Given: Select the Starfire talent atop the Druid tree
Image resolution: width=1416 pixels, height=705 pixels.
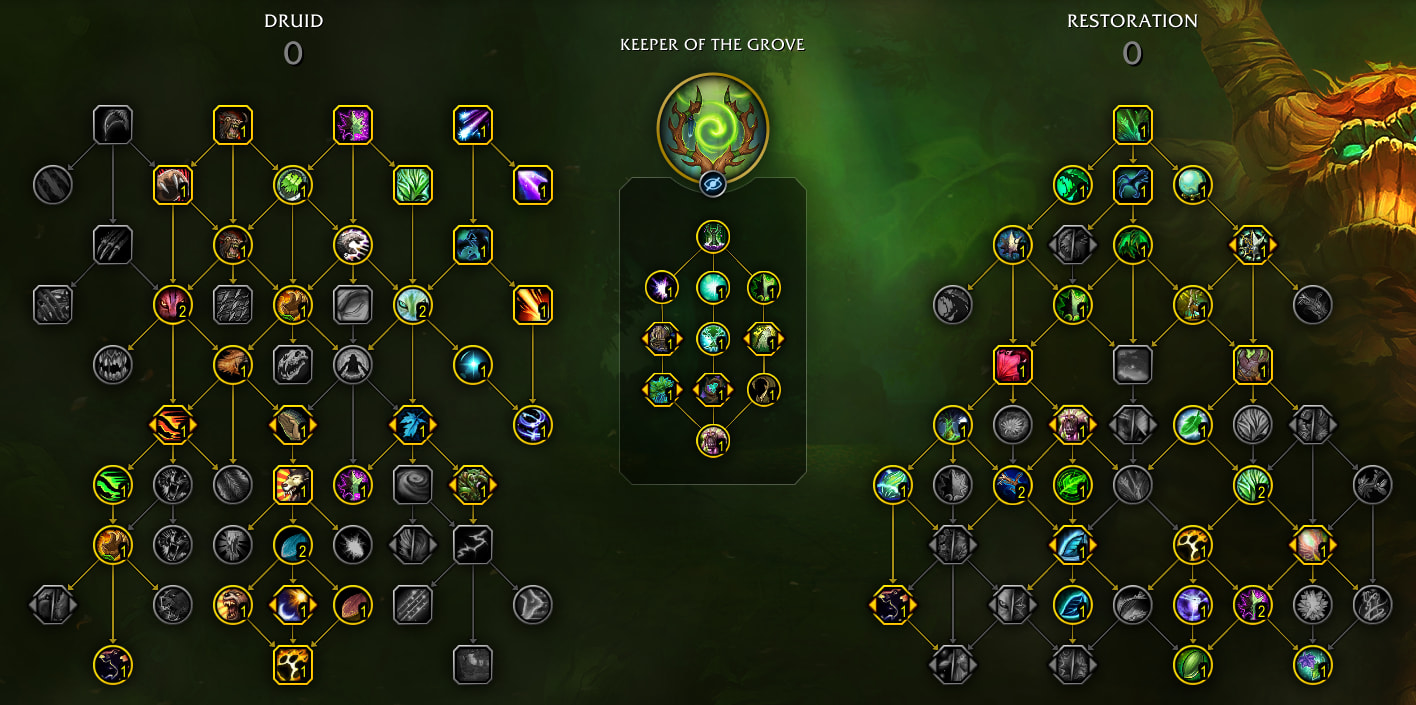Looking at the screenshot, I should coord(472,125).
